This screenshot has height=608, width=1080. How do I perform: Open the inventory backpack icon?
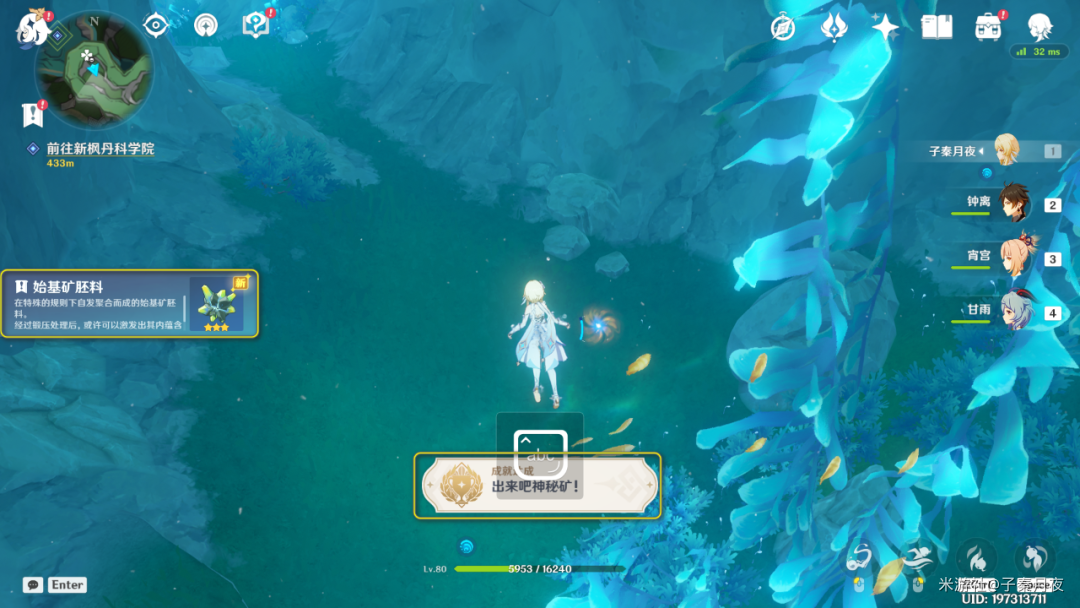click(989, 27)
